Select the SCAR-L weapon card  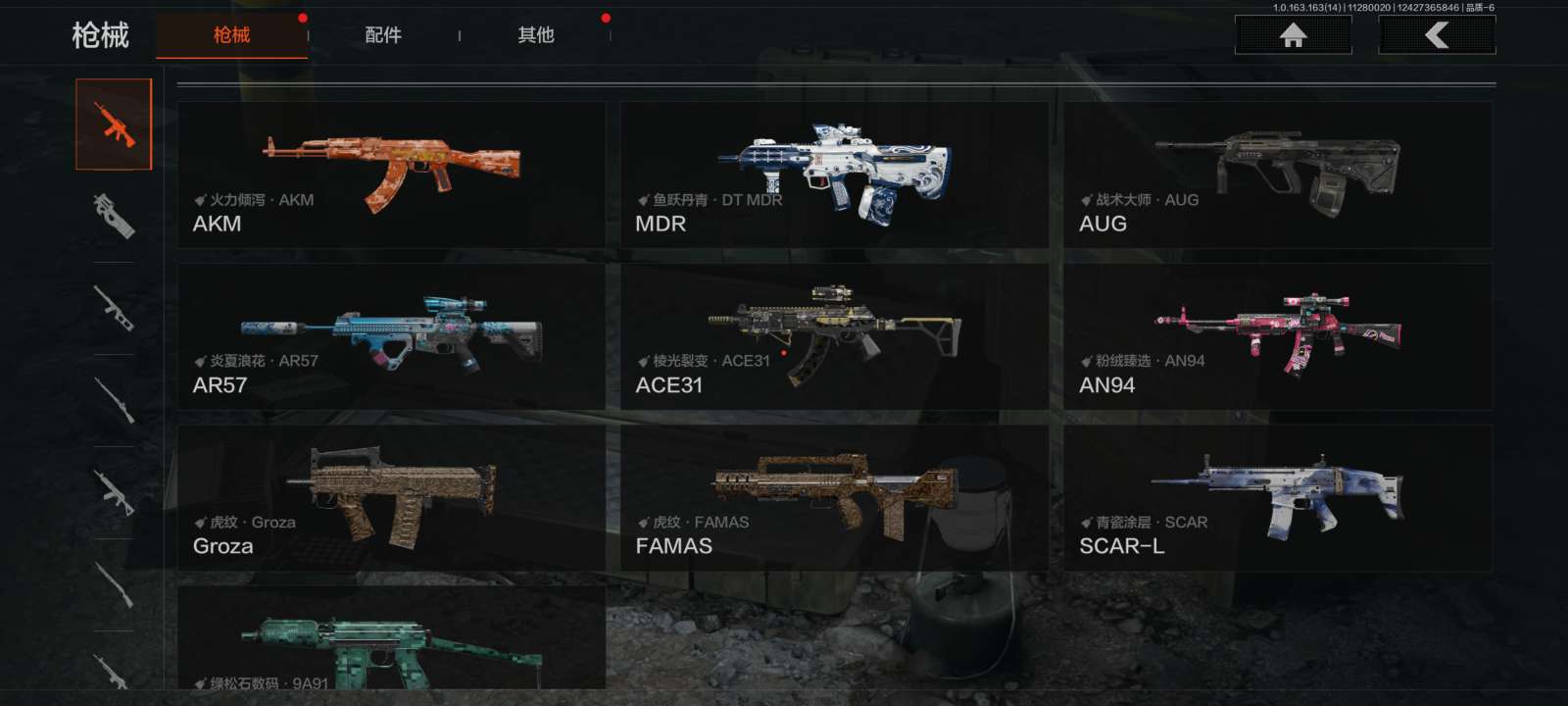click(x=1277, y=498)
